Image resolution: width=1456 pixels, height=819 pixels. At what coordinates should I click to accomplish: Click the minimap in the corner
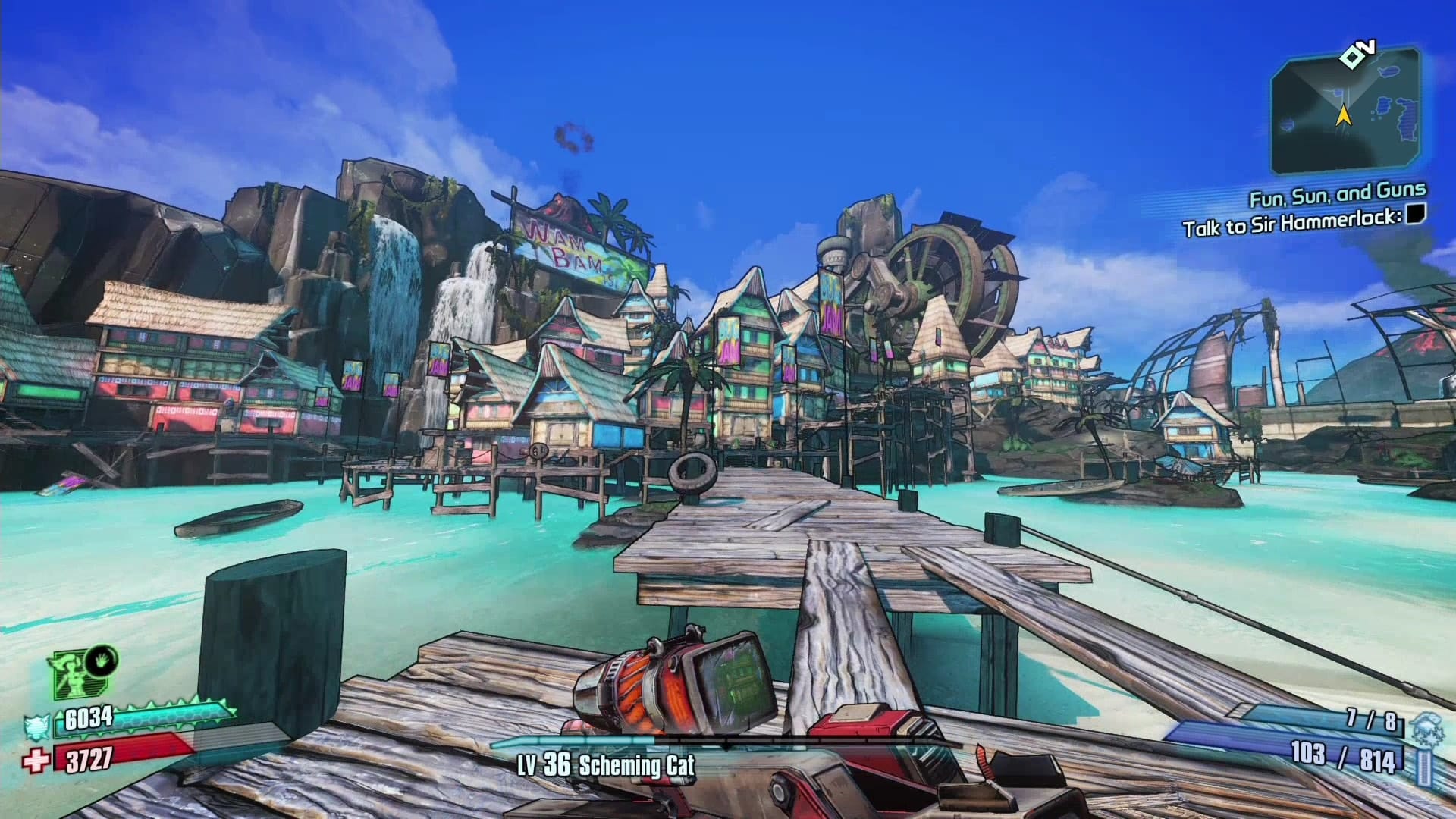click(x=1345, y=112)
